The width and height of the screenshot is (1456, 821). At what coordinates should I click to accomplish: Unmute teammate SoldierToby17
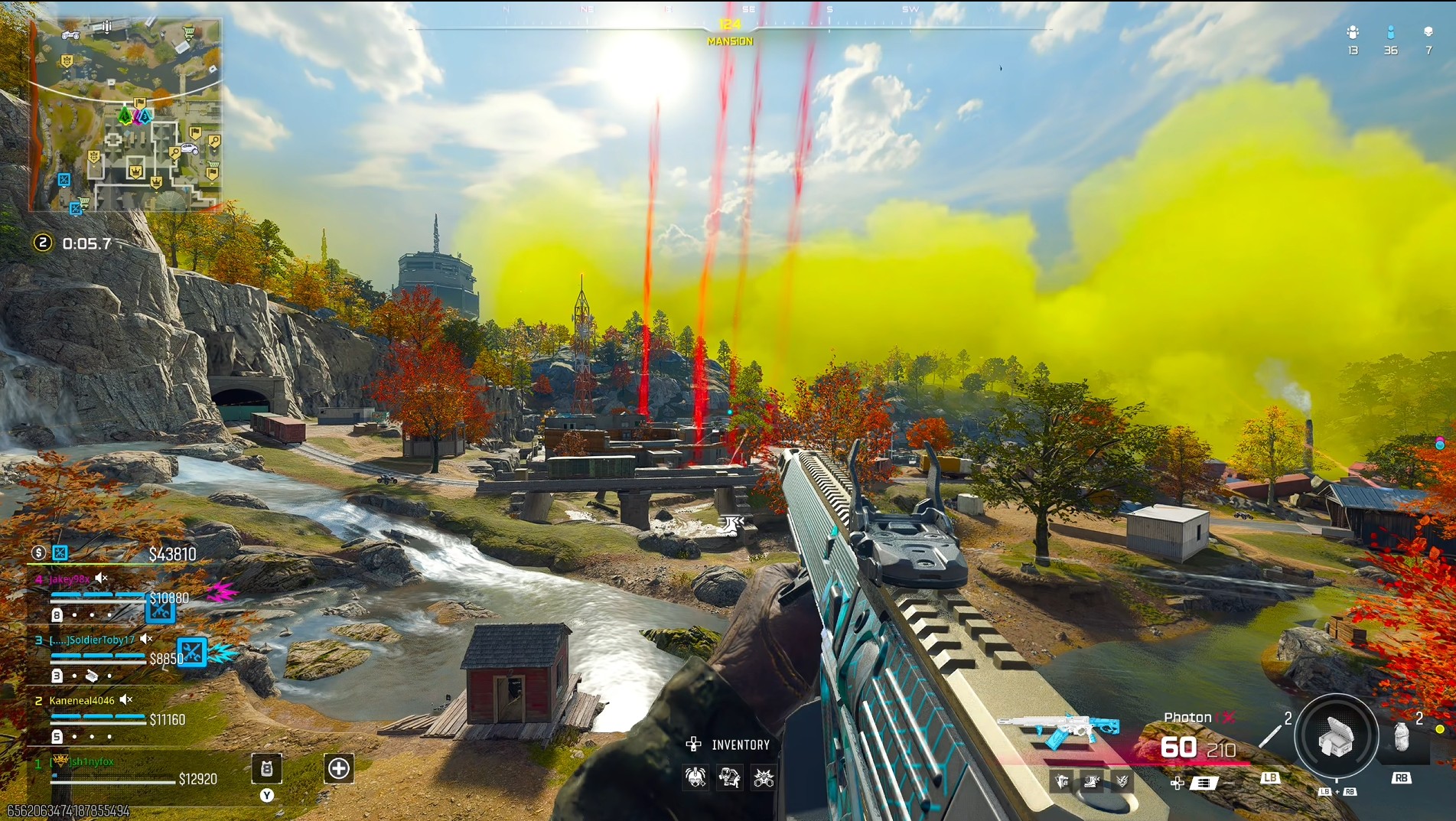(x=145, y=640)
